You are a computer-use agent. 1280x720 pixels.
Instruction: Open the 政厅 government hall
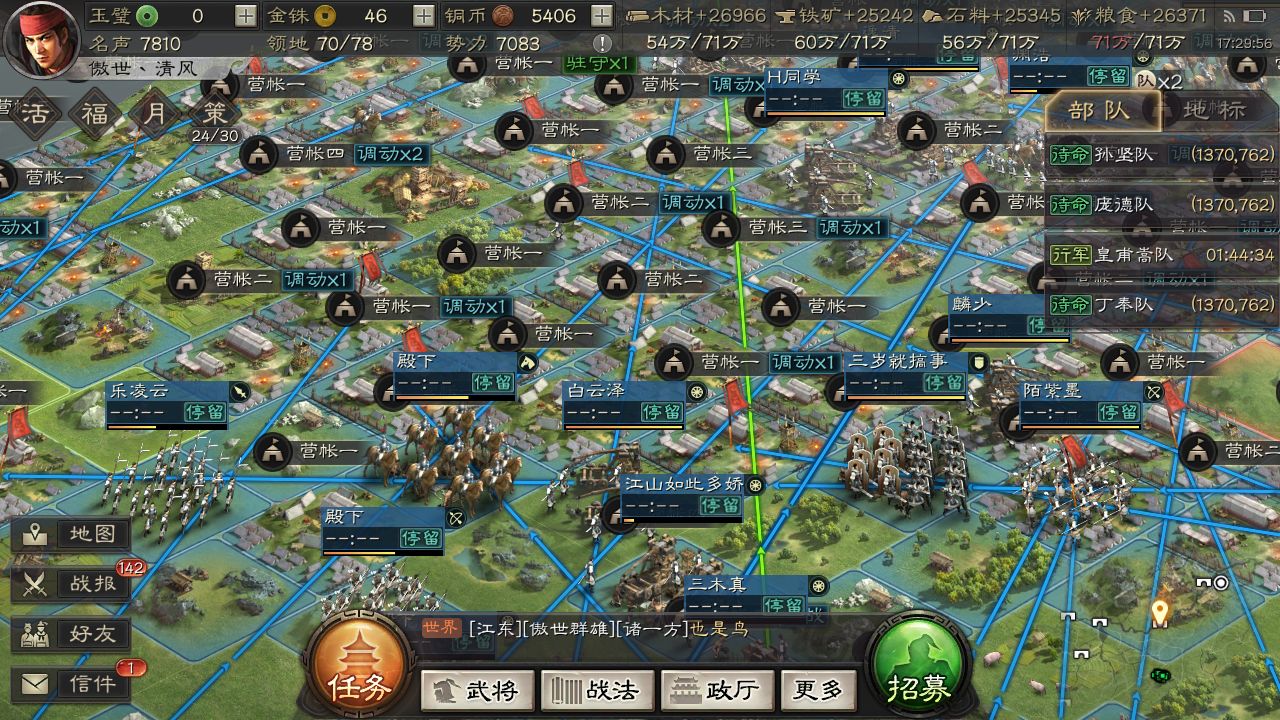coord(716,690)
